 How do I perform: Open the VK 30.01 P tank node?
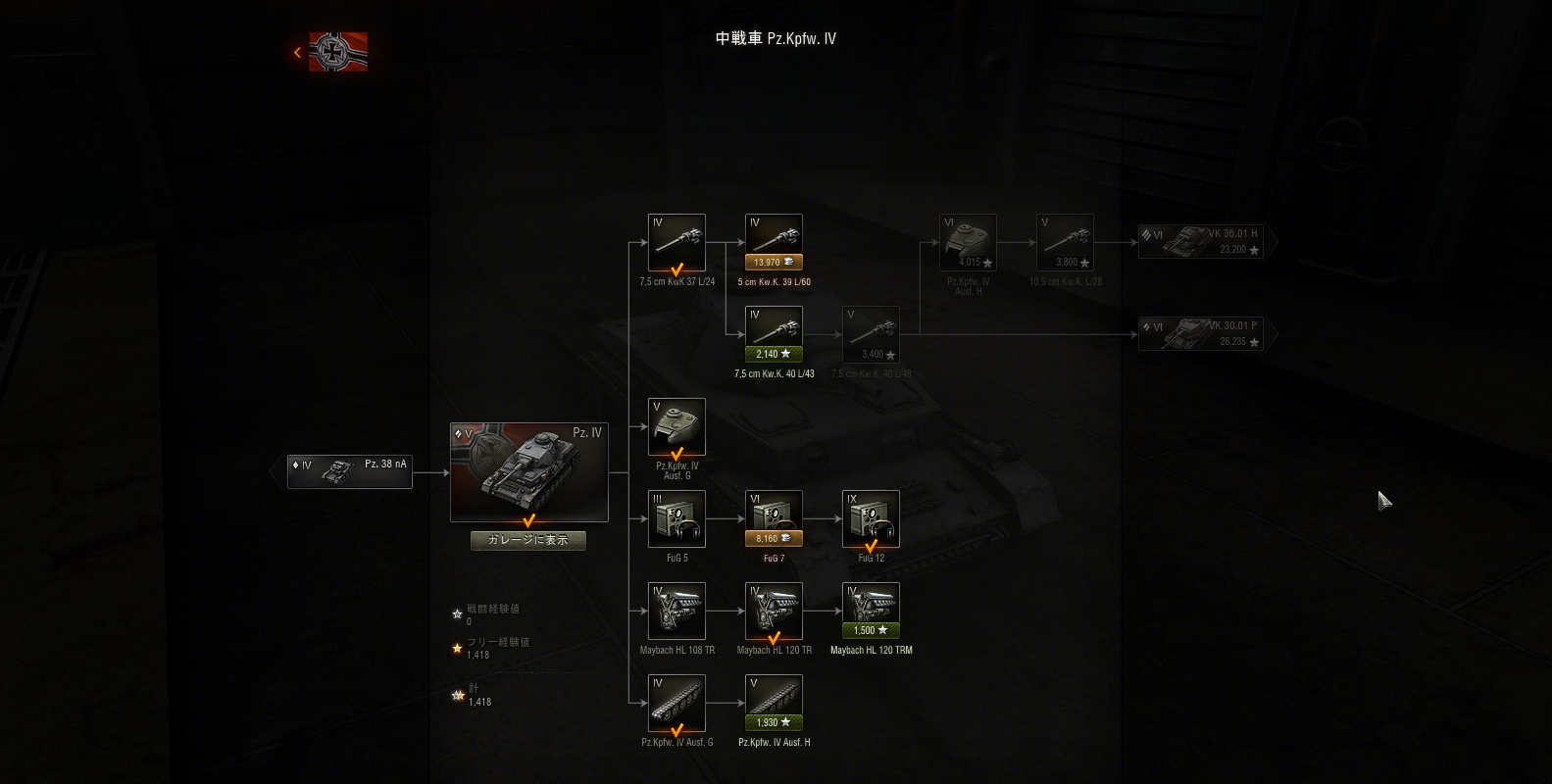pos(1202,333)
